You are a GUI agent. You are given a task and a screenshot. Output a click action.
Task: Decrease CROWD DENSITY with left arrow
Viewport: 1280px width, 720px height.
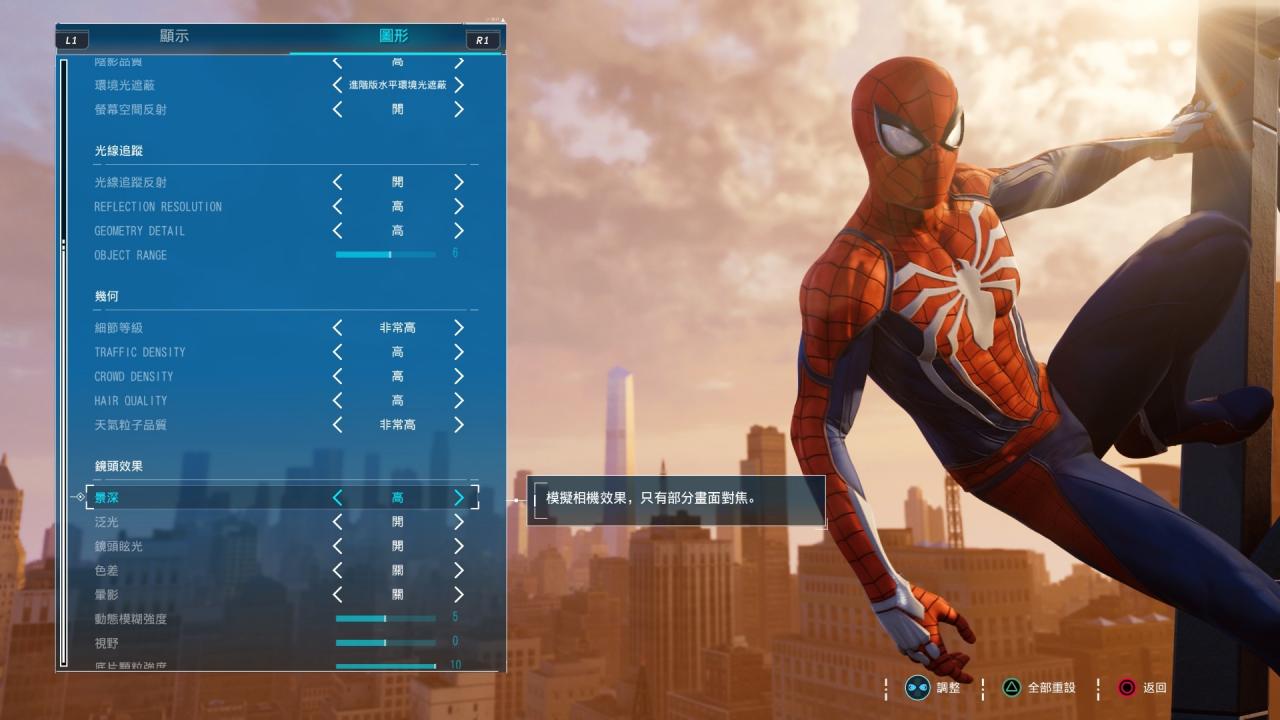tap(338, 376)
